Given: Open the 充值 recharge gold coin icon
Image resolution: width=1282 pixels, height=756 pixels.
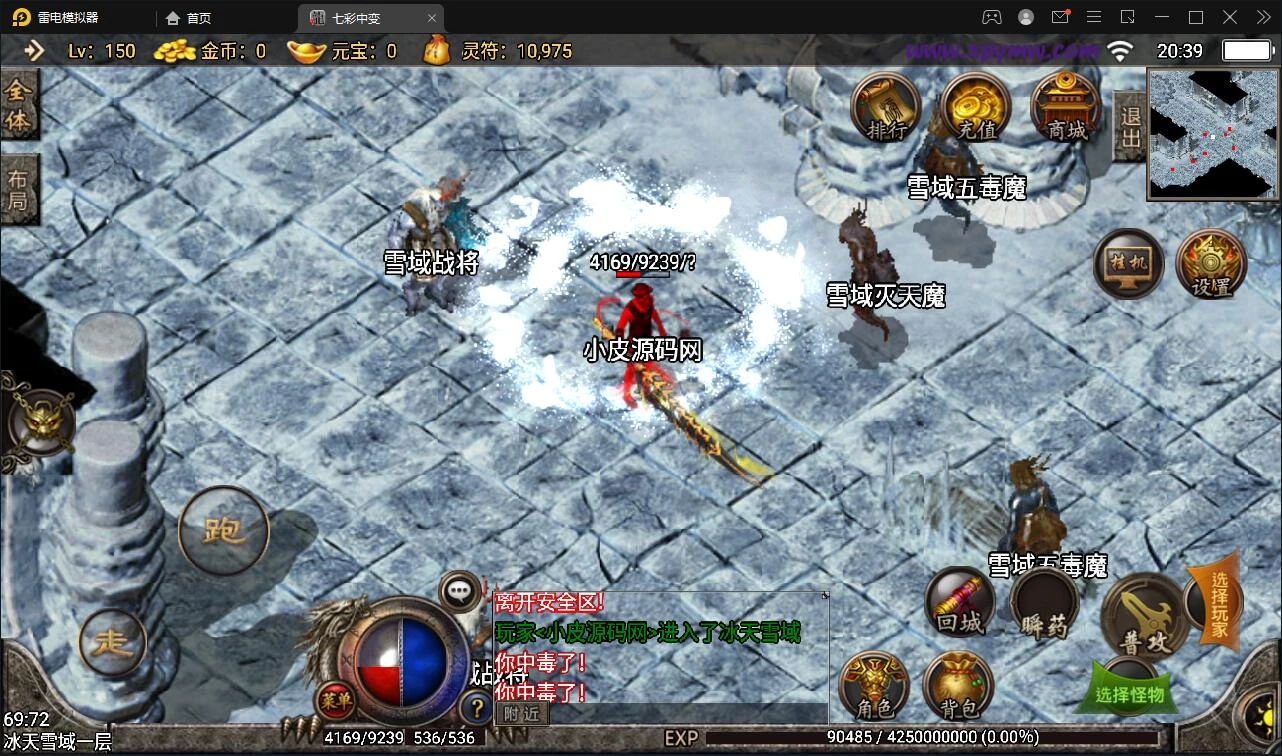Looking at the screenshot, I should pos(975,107).
